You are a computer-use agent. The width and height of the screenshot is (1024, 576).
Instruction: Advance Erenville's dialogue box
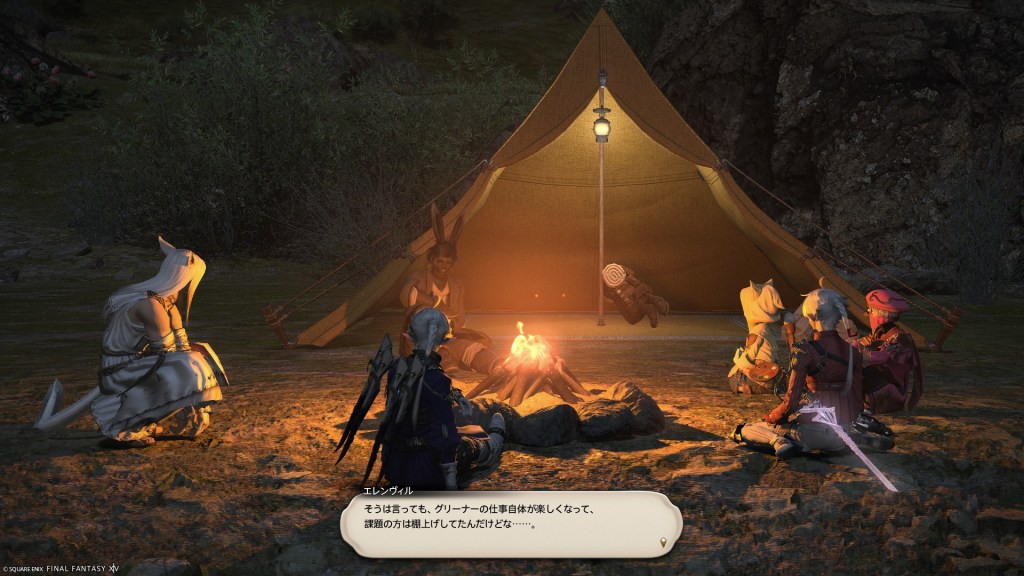coord(510,522)
